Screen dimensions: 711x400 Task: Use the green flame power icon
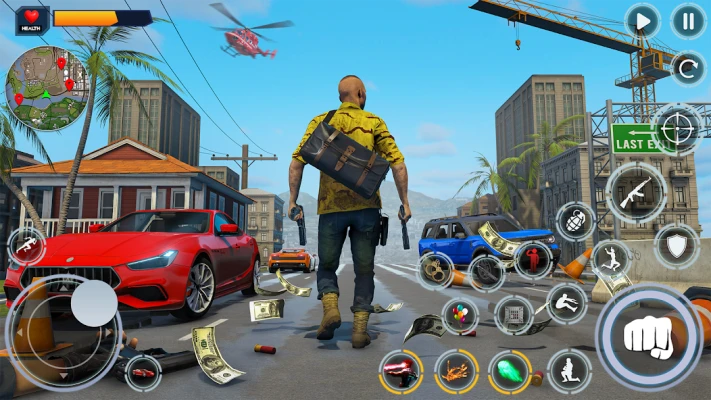tap(509, 371)
